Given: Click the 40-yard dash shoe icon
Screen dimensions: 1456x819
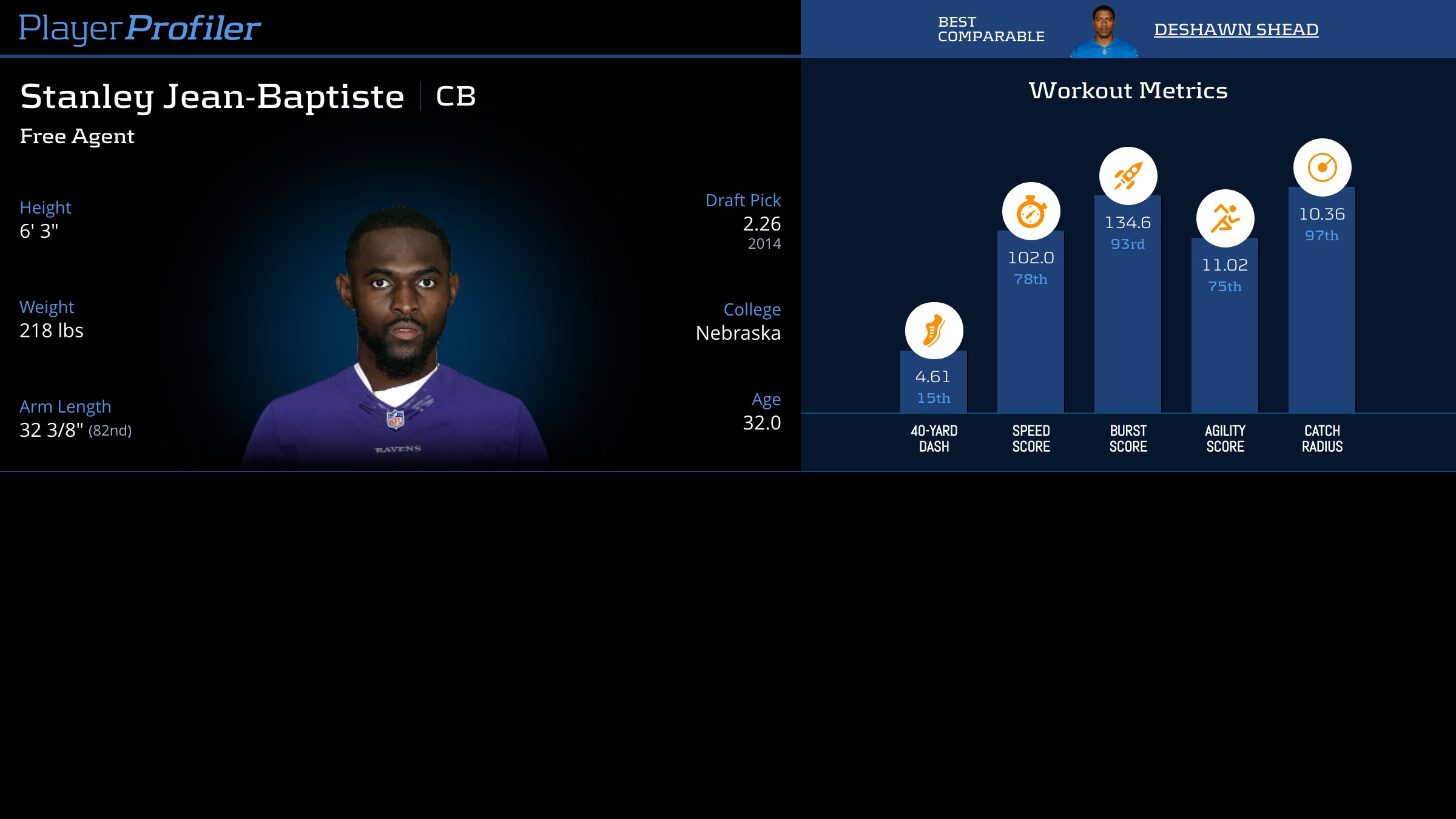Looking at the screenshot, I should [x=934, y=331].
